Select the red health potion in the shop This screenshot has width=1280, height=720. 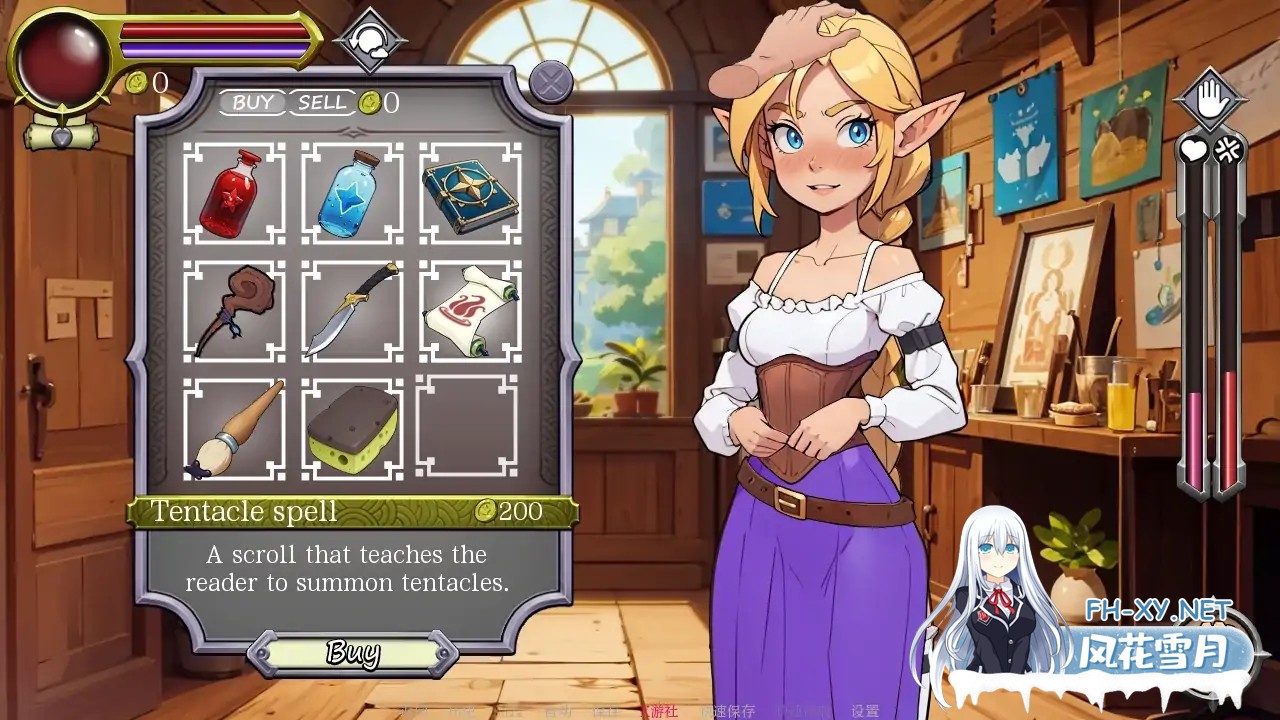click(235, 192)
